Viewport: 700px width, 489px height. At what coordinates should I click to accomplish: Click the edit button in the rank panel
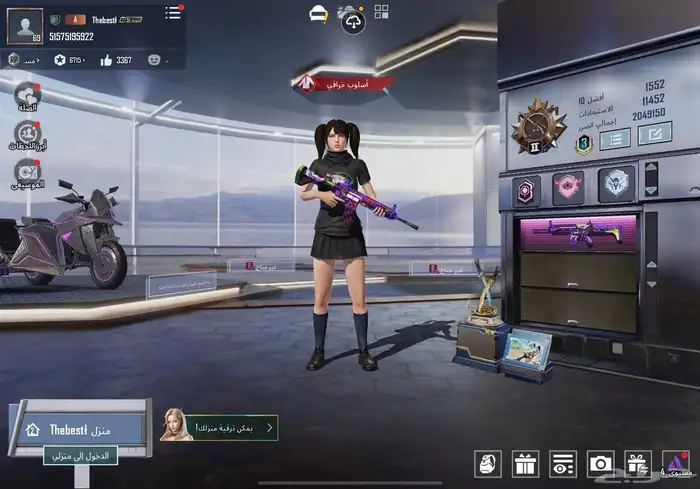click(655, 133)
